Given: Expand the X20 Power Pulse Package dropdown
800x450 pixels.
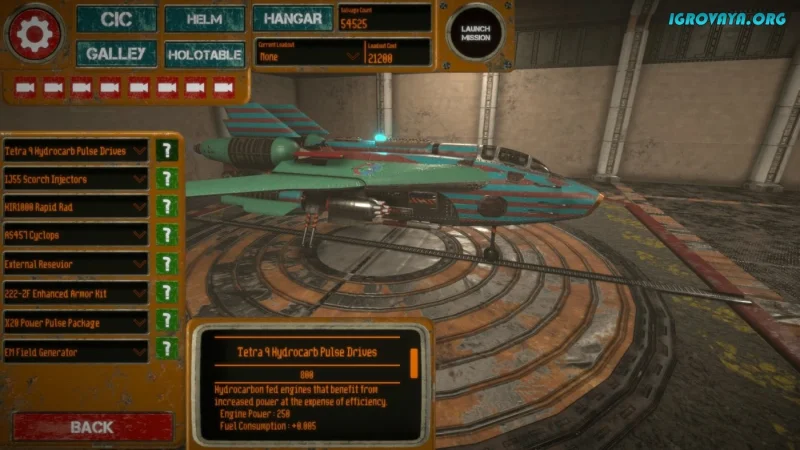Looking at the screenshot, I should 76,323.
